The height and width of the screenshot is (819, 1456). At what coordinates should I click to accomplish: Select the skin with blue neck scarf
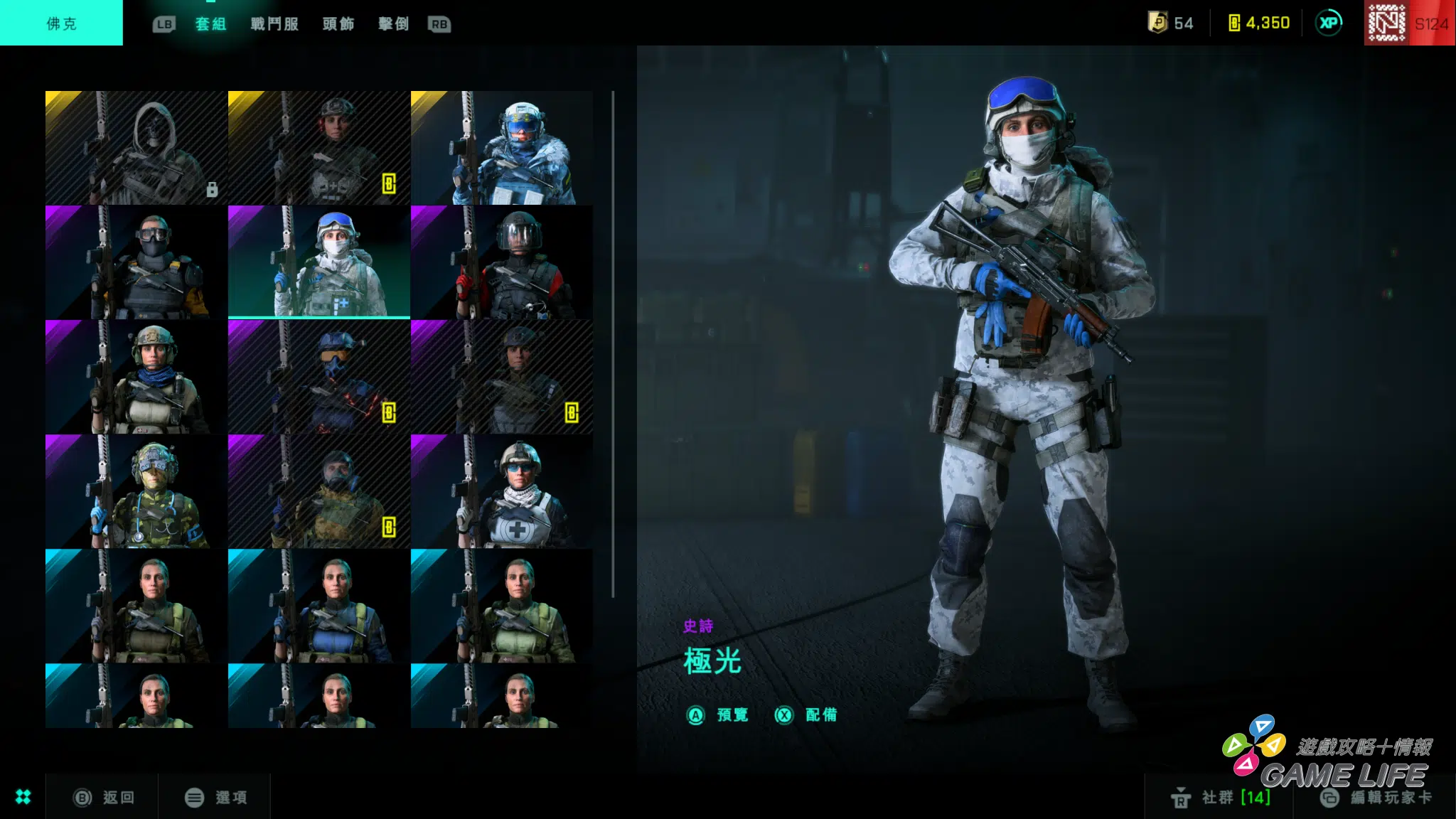click(x=136, y=377)
